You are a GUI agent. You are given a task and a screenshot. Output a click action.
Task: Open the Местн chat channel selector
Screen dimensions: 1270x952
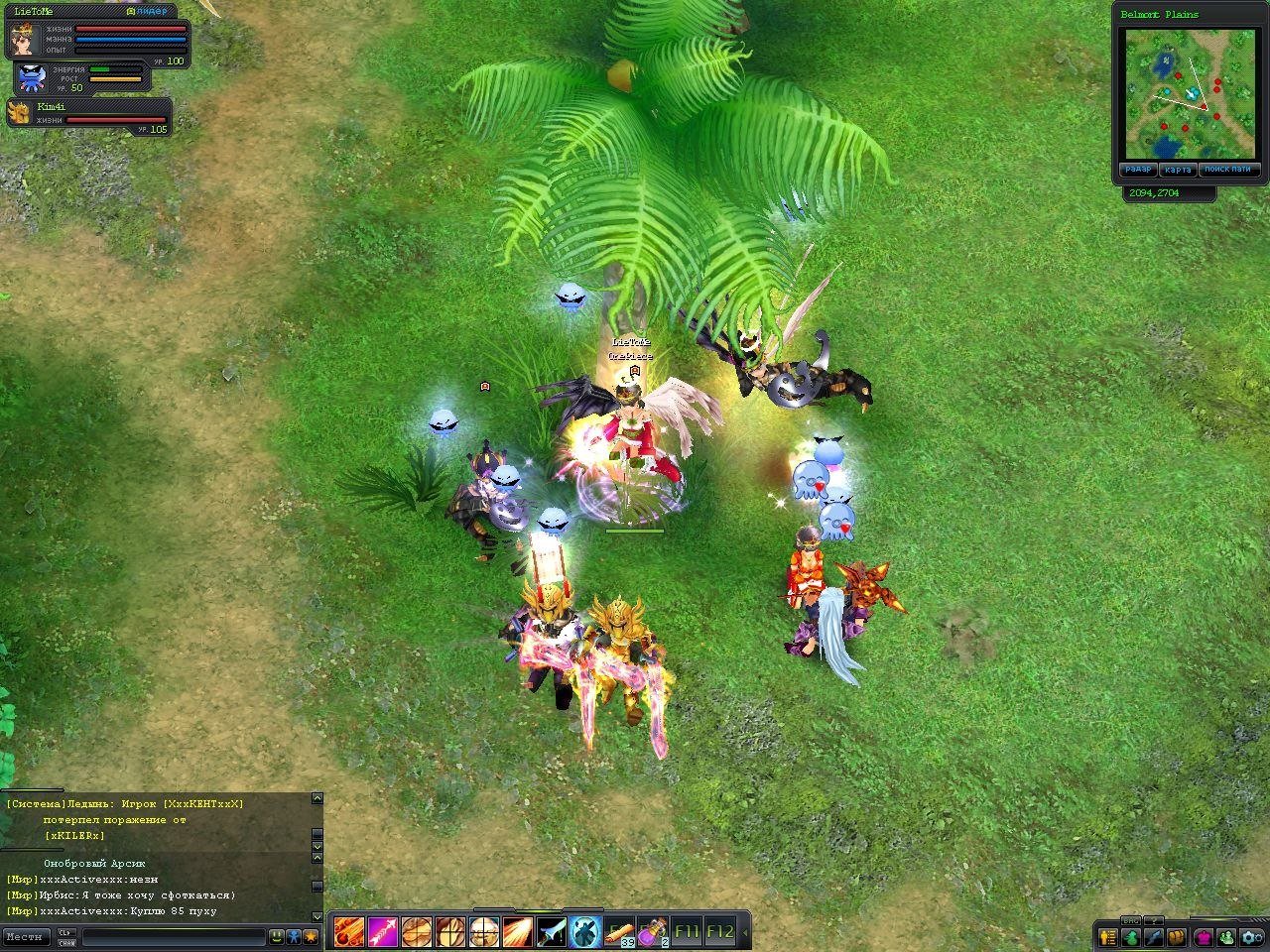(x=26, y=935)
